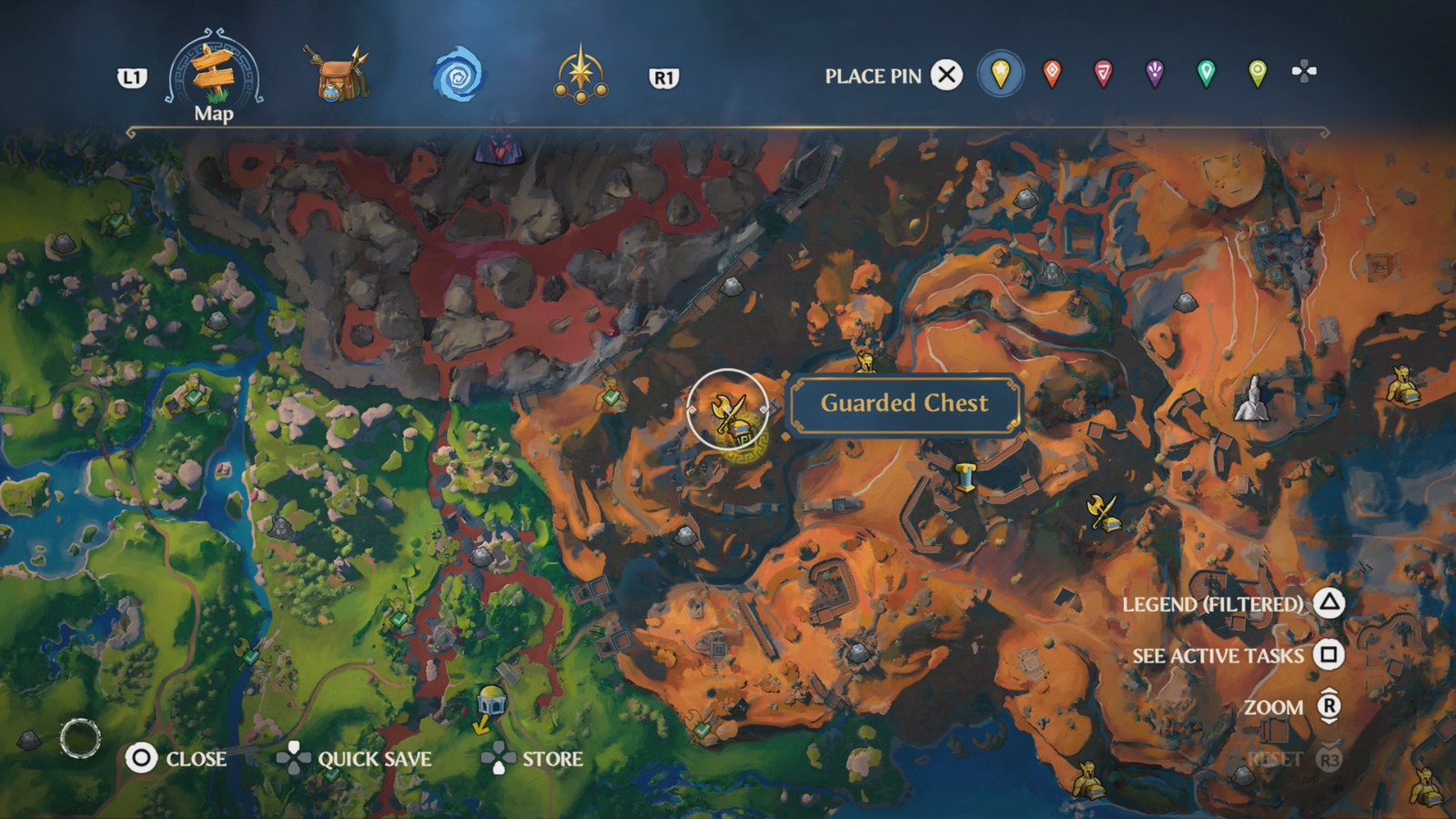Select the inventory satchel icon
This screenshot has height=819, width=1456.
click(339, 76)
